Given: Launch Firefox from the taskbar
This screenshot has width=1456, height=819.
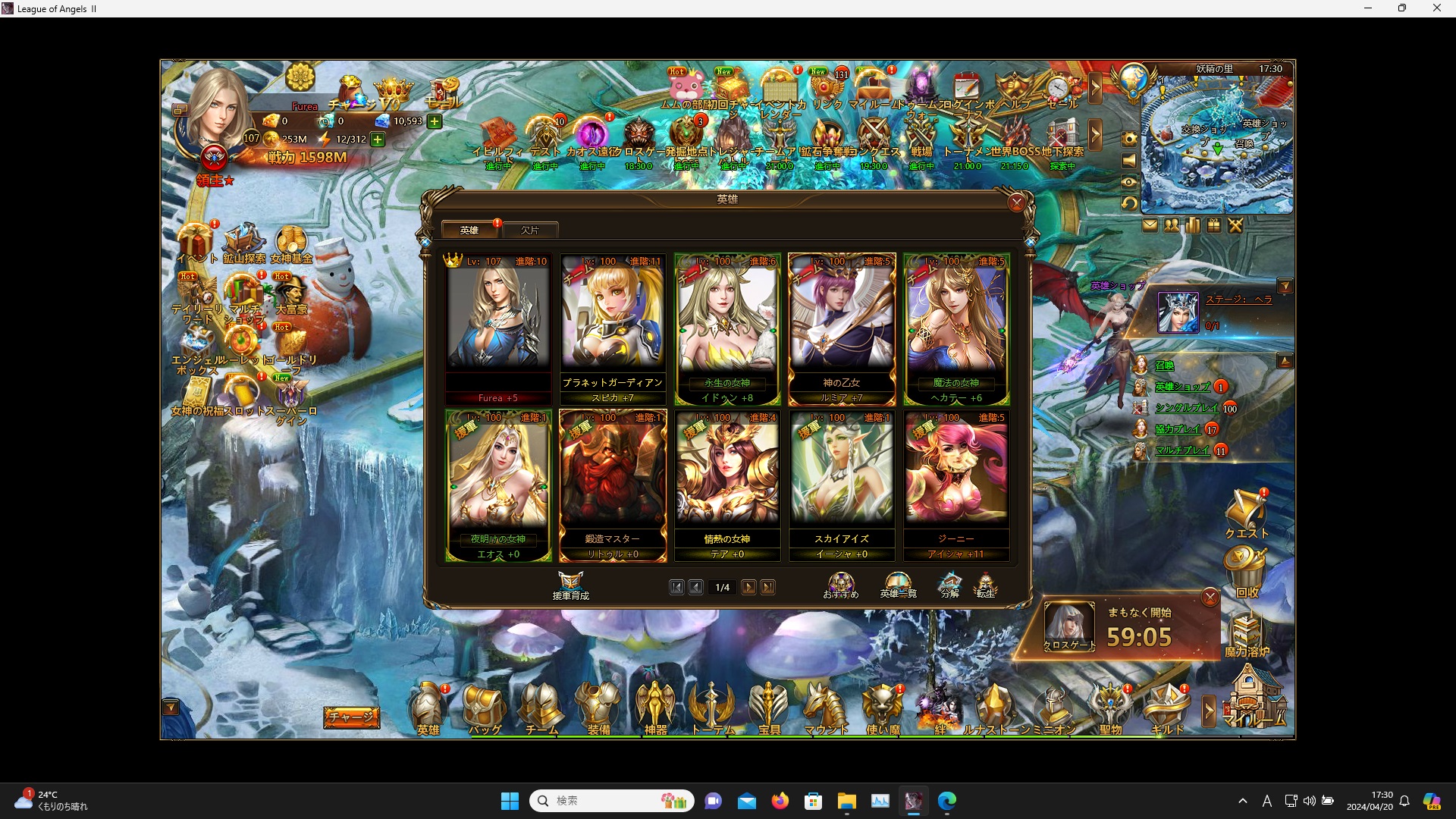Looking at the screenshot, I should point(780,800).
